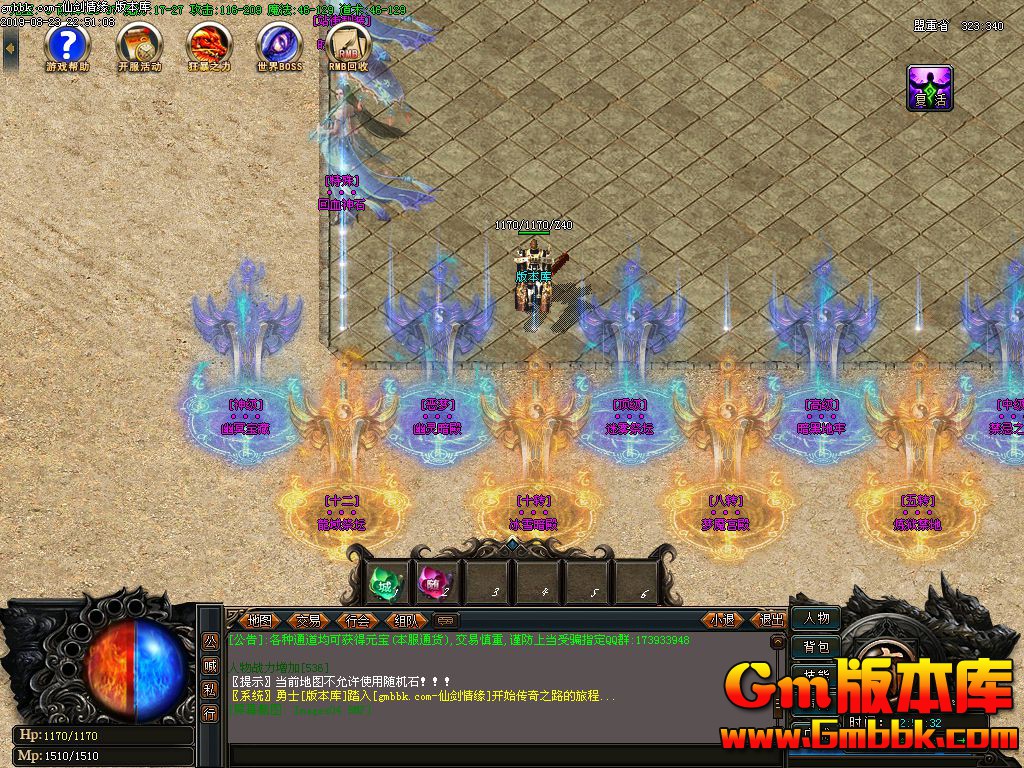This screenshot has height=768, width=1024.
Task: Open the 交易 trade button
Action: pos(309,620)
